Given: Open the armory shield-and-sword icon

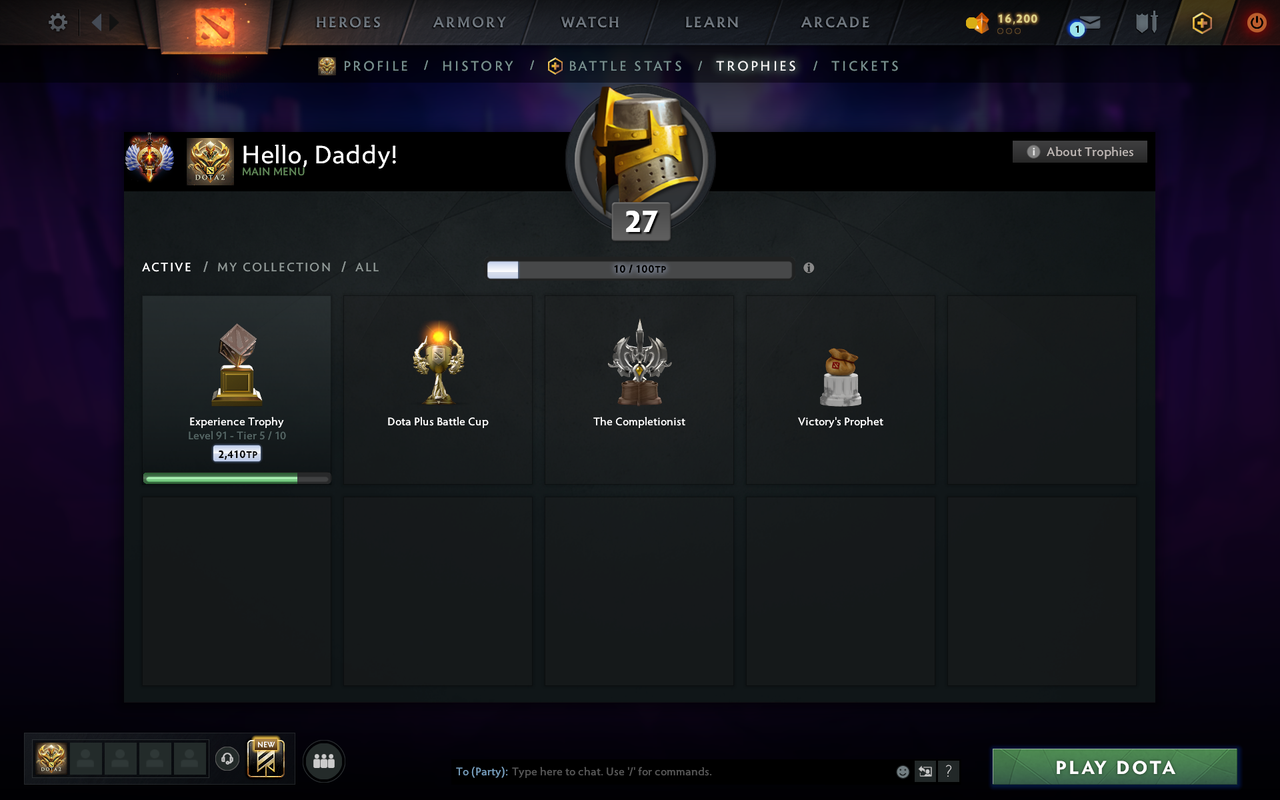Looking at the screenshot, I should [1141, 22].
